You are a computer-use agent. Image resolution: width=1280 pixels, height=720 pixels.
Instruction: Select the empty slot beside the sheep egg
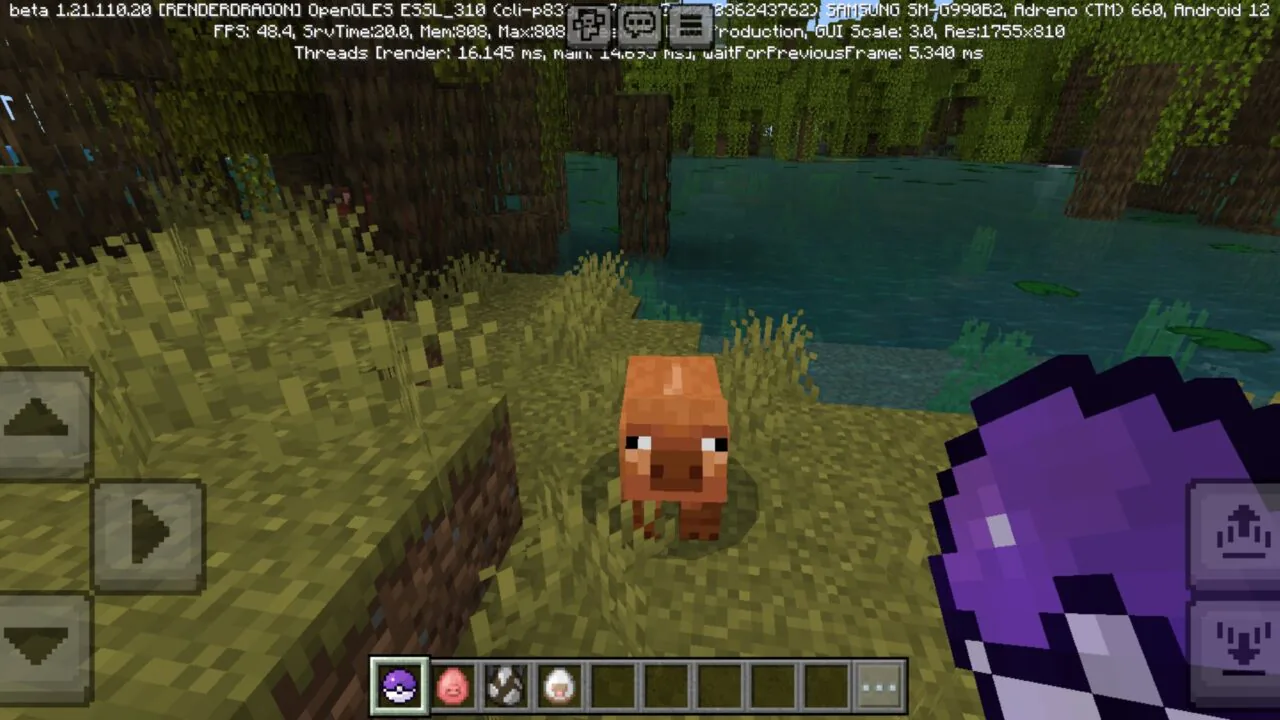[x=613, y=684]
